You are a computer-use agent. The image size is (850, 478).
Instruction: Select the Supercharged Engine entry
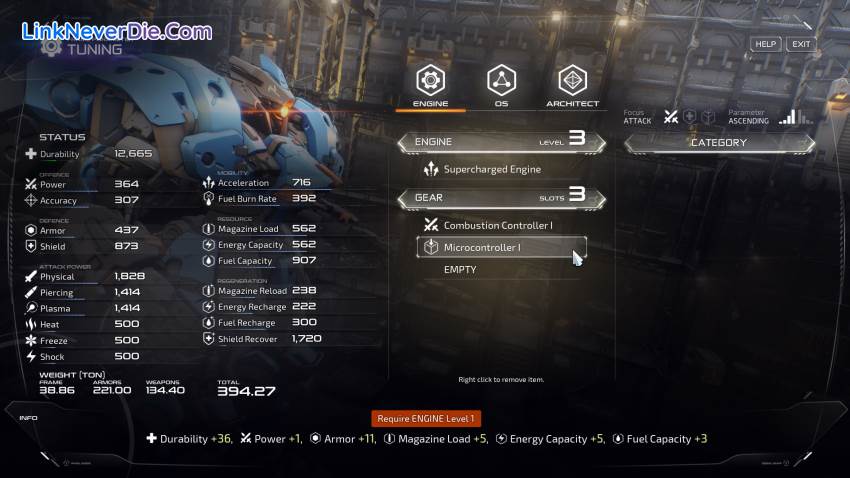click(492, 170)
